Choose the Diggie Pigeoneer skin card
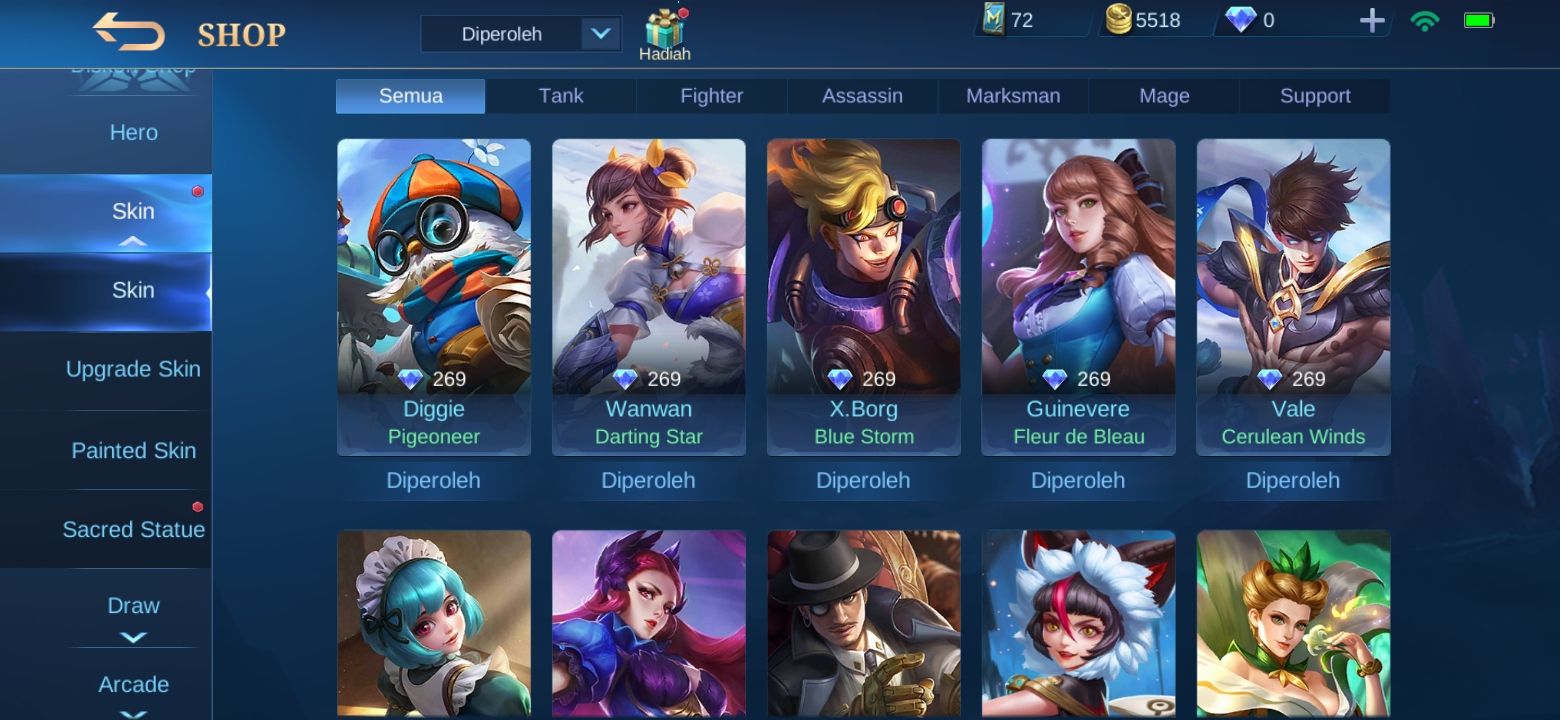The width and height of the screenshot is (1560, 720). point(434,296)
